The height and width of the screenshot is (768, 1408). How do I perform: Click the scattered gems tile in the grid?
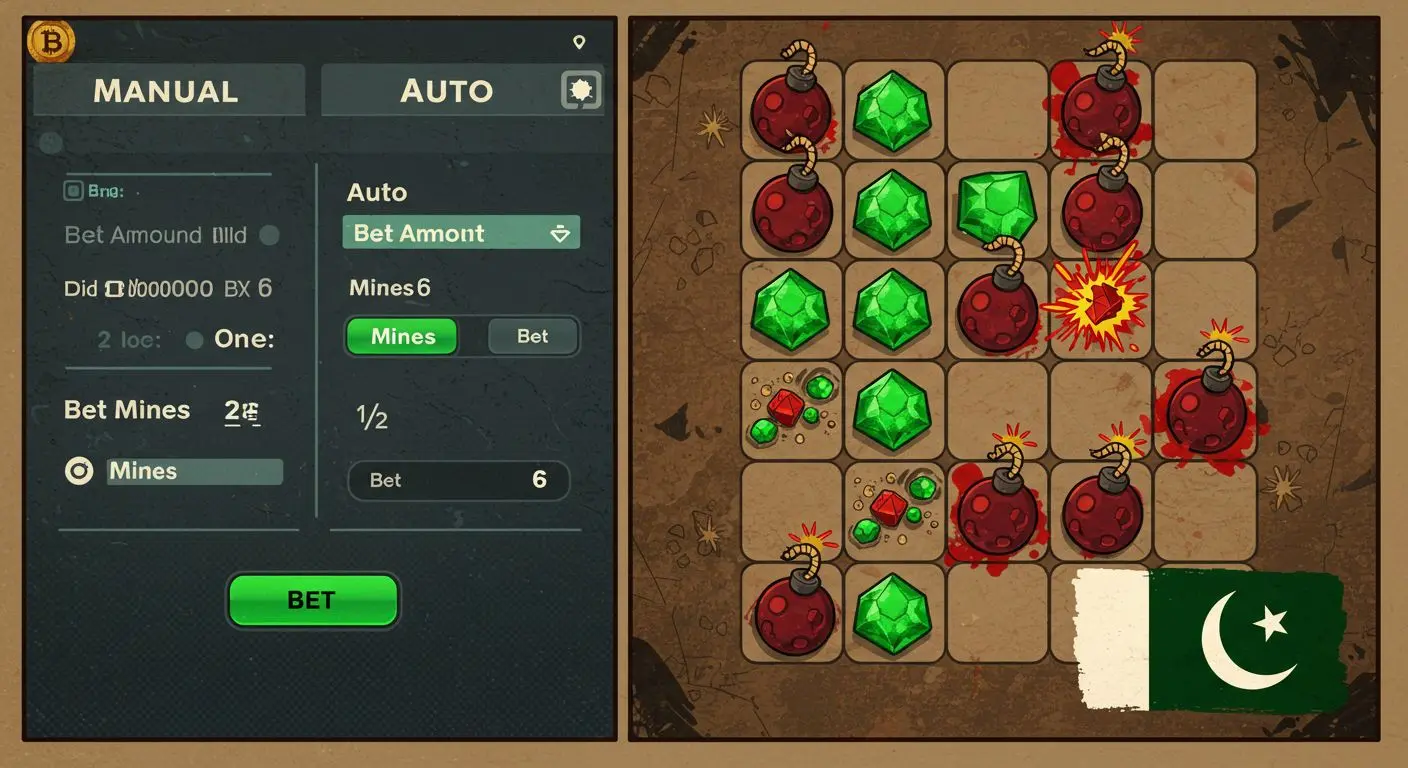point(791,410)
